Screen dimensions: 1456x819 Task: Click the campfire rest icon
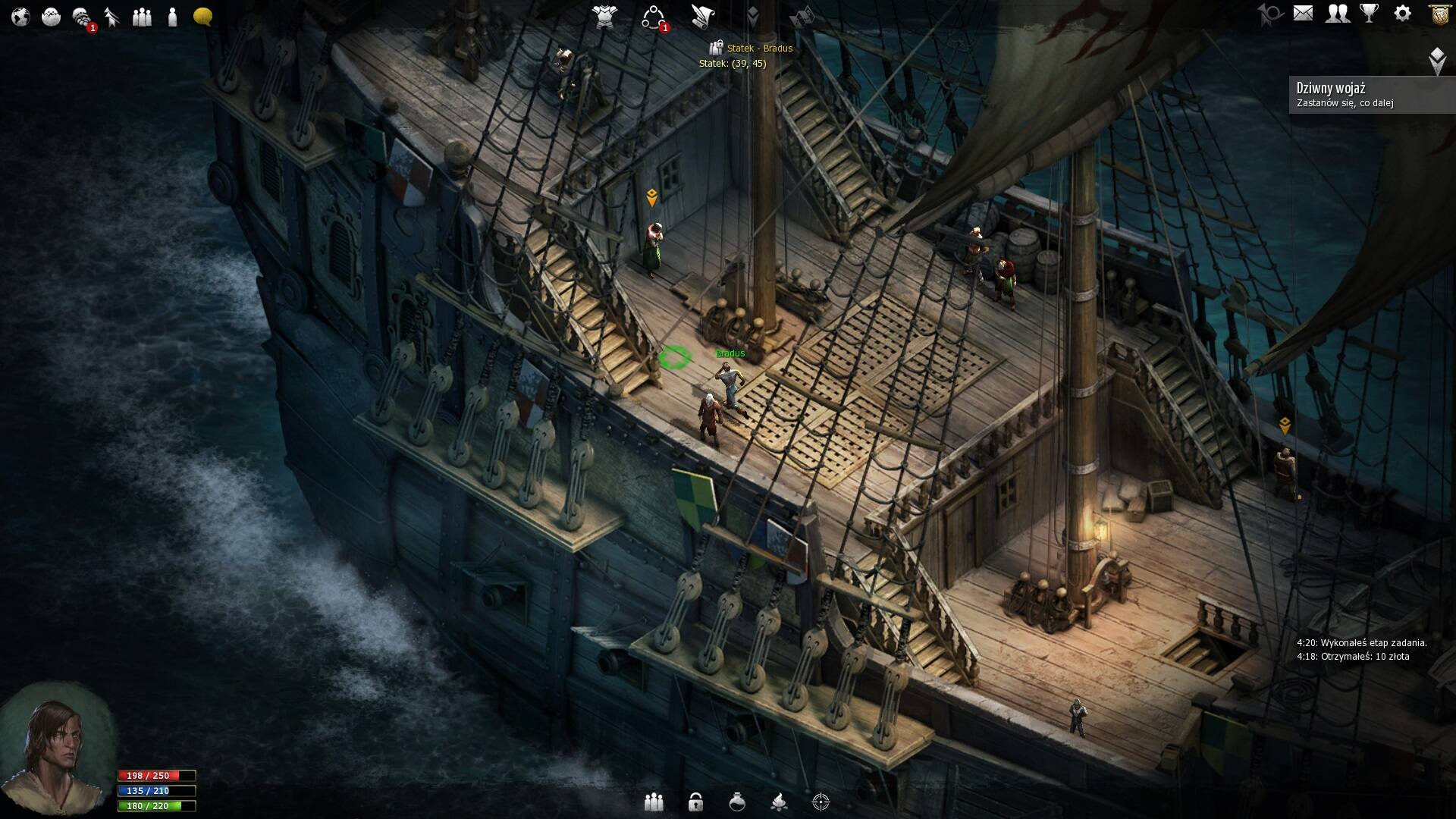(779, 802)
